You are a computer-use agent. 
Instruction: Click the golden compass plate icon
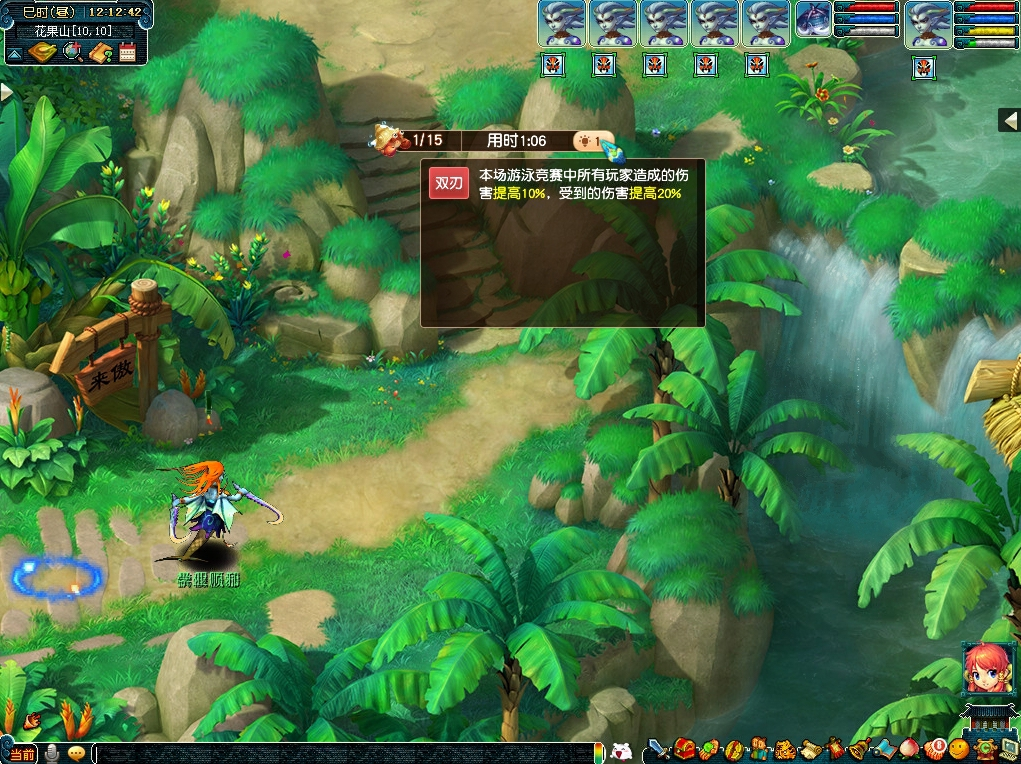pyautogui.click(x=42, y=52)
